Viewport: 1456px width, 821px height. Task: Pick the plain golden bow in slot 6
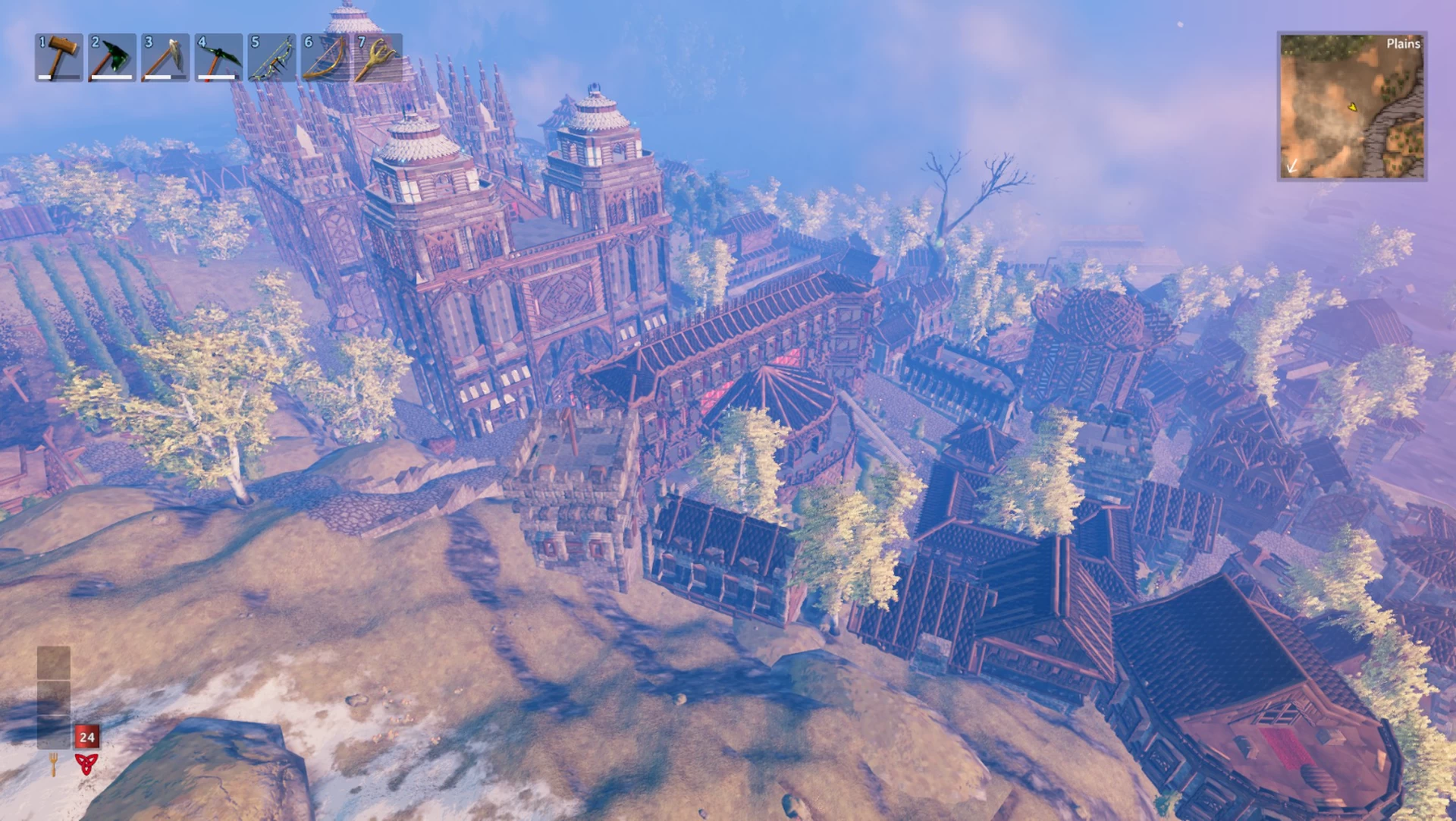325,57
